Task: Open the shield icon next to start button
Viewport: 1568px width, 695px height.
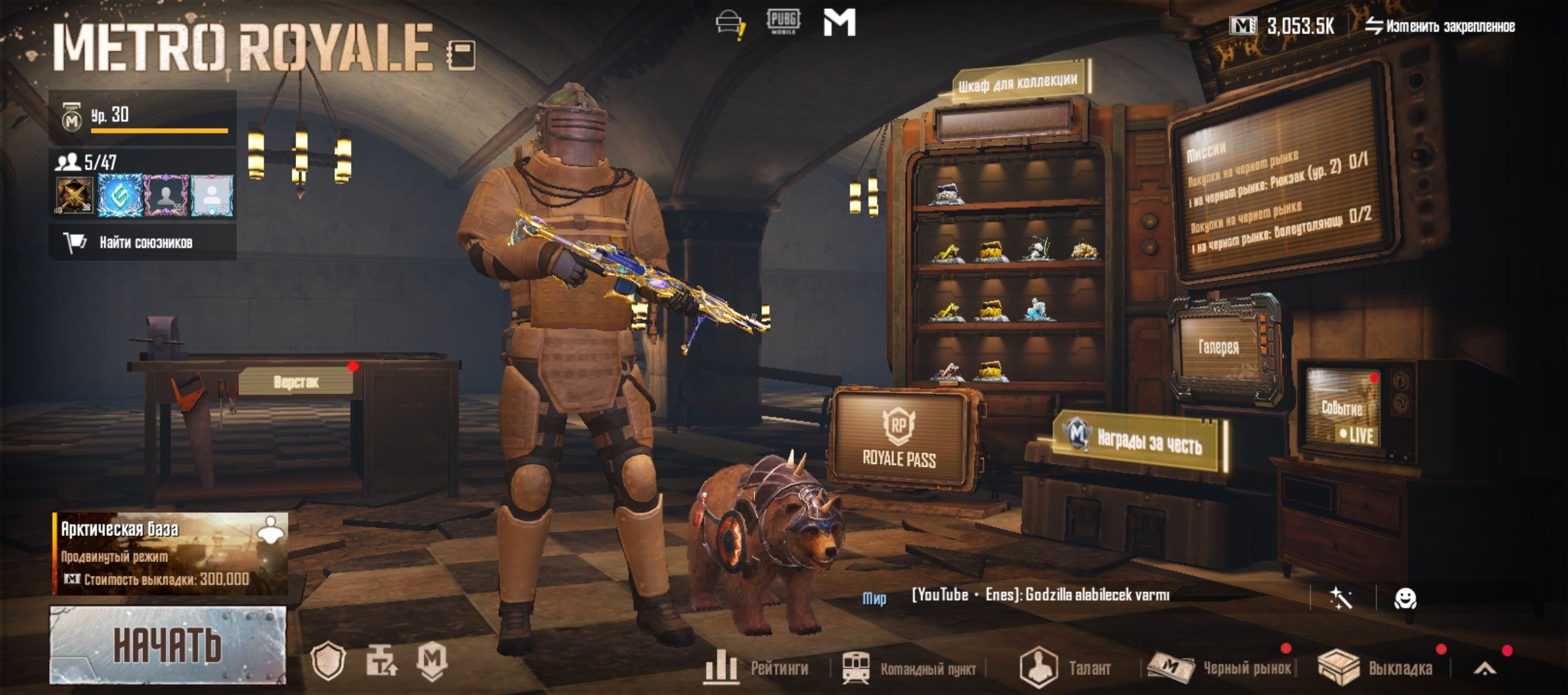Action: (328, 662)
